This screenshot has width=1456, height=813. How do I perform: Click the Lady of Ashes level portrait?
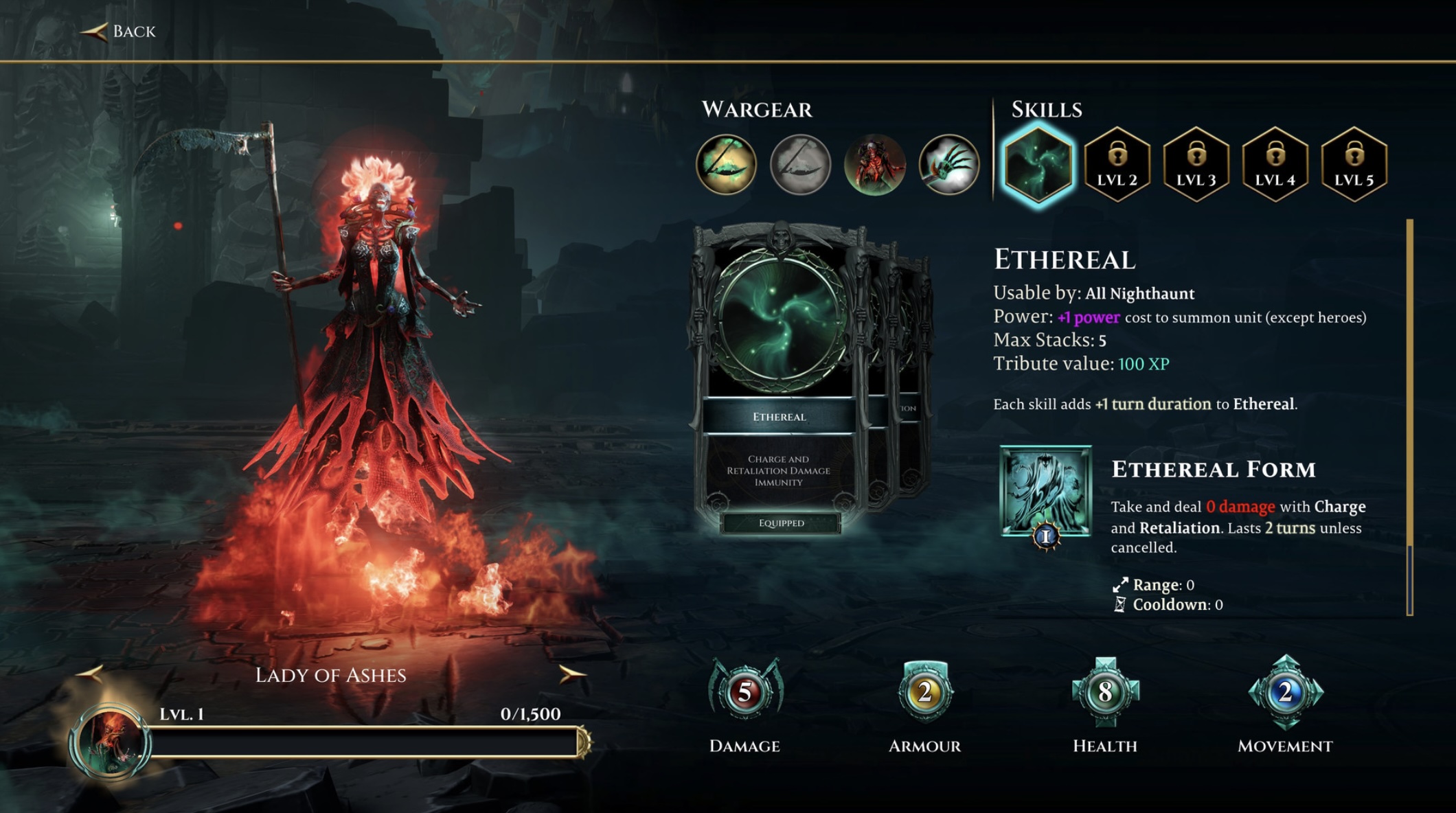click(110, 742)
